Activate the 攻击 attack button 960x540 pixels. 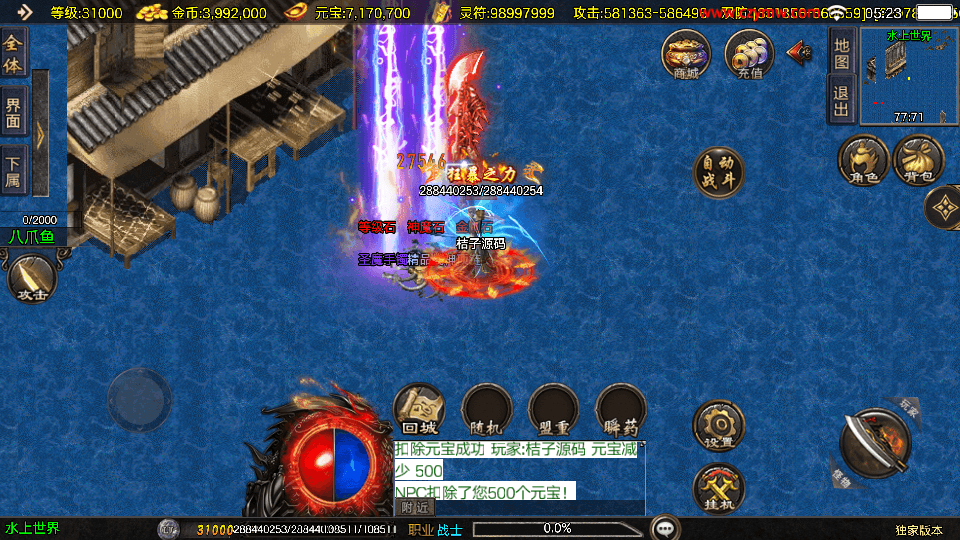point(32,278)
